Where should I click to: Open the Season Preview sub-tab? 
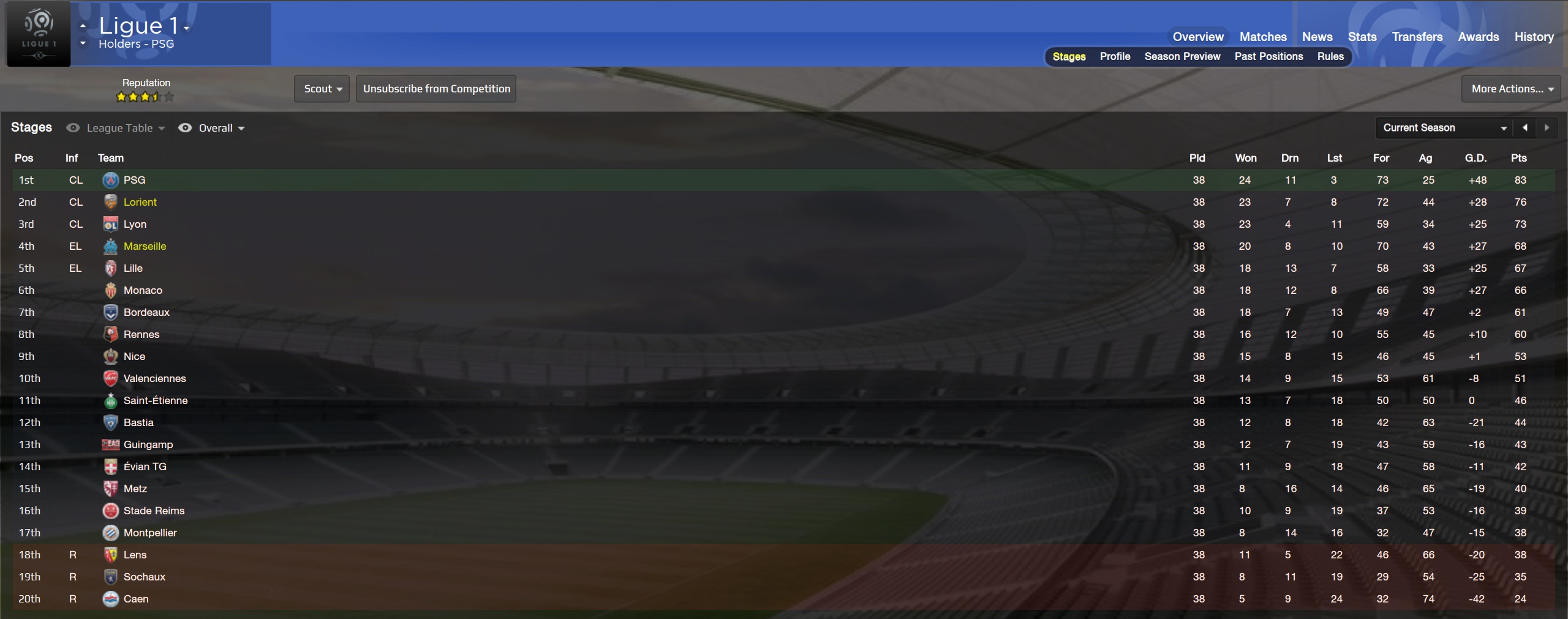point(1182,56)
